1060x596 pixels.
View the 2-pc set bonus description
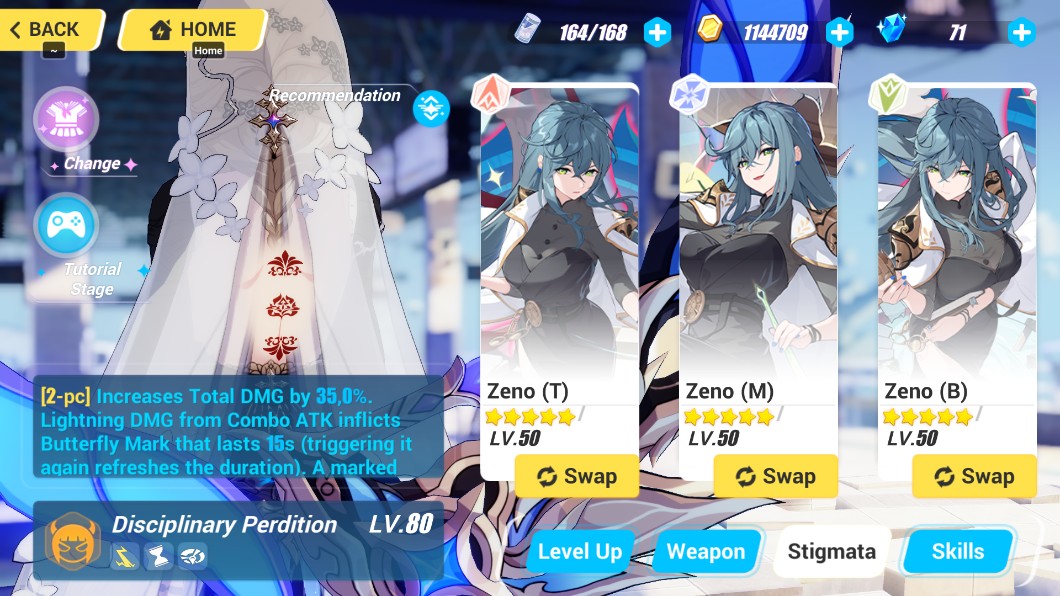(238, 427)
